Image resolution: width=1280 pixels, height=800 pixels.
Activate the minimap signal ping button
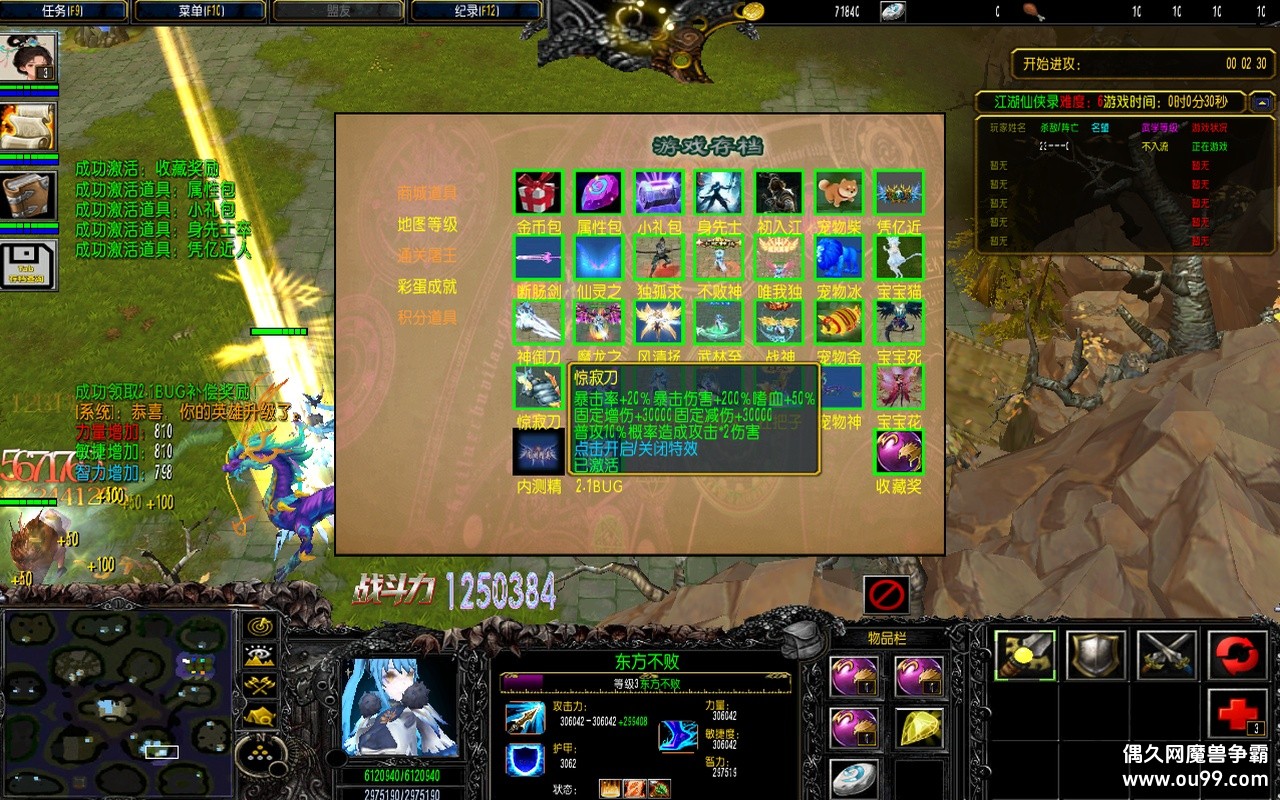pos(261,627)
